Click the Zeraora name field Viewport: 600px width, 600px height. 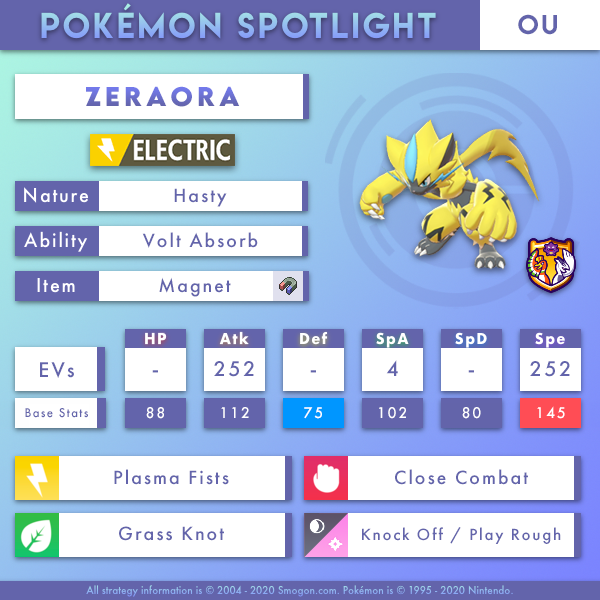pos(162,97)
